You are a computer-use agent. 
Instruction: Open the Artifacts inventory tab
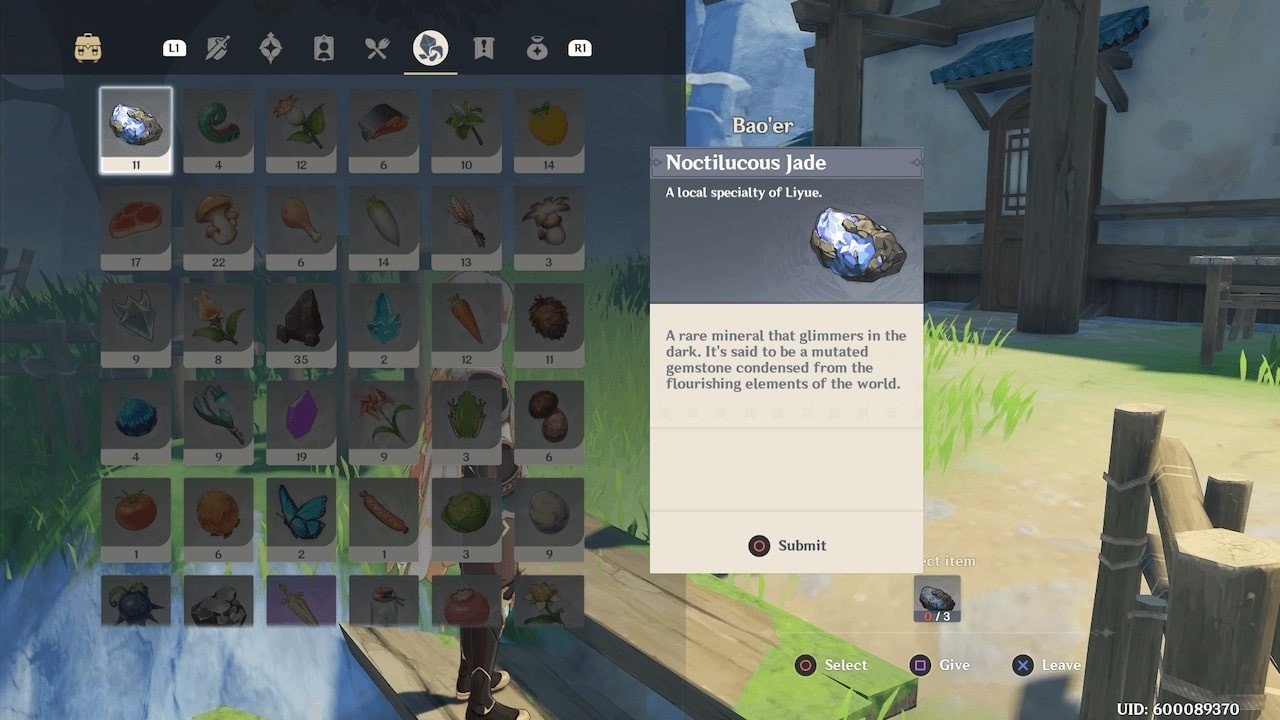pyautogui.click(x=270, y=48)
